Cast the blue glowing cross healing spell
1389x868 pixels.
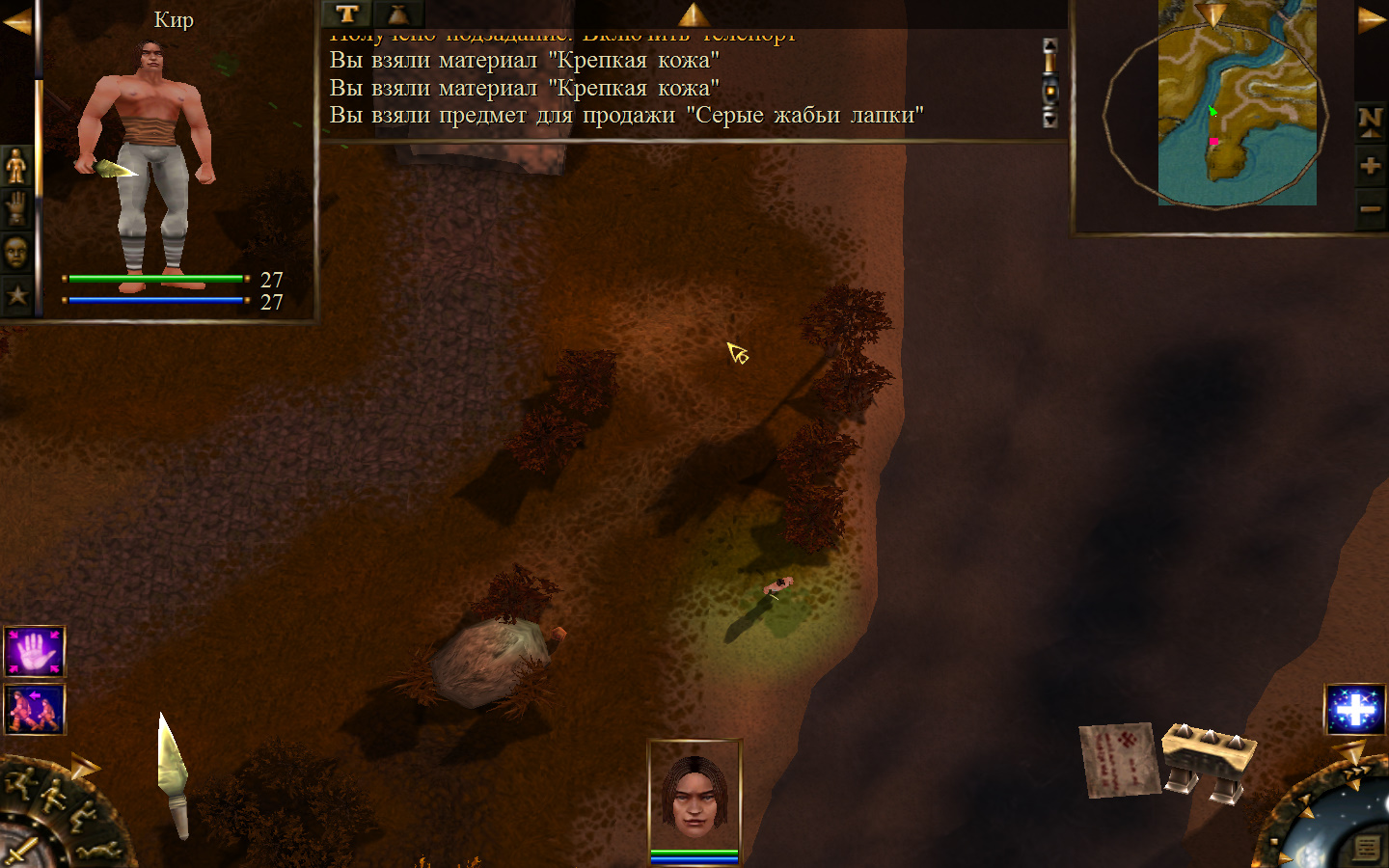1355,710
